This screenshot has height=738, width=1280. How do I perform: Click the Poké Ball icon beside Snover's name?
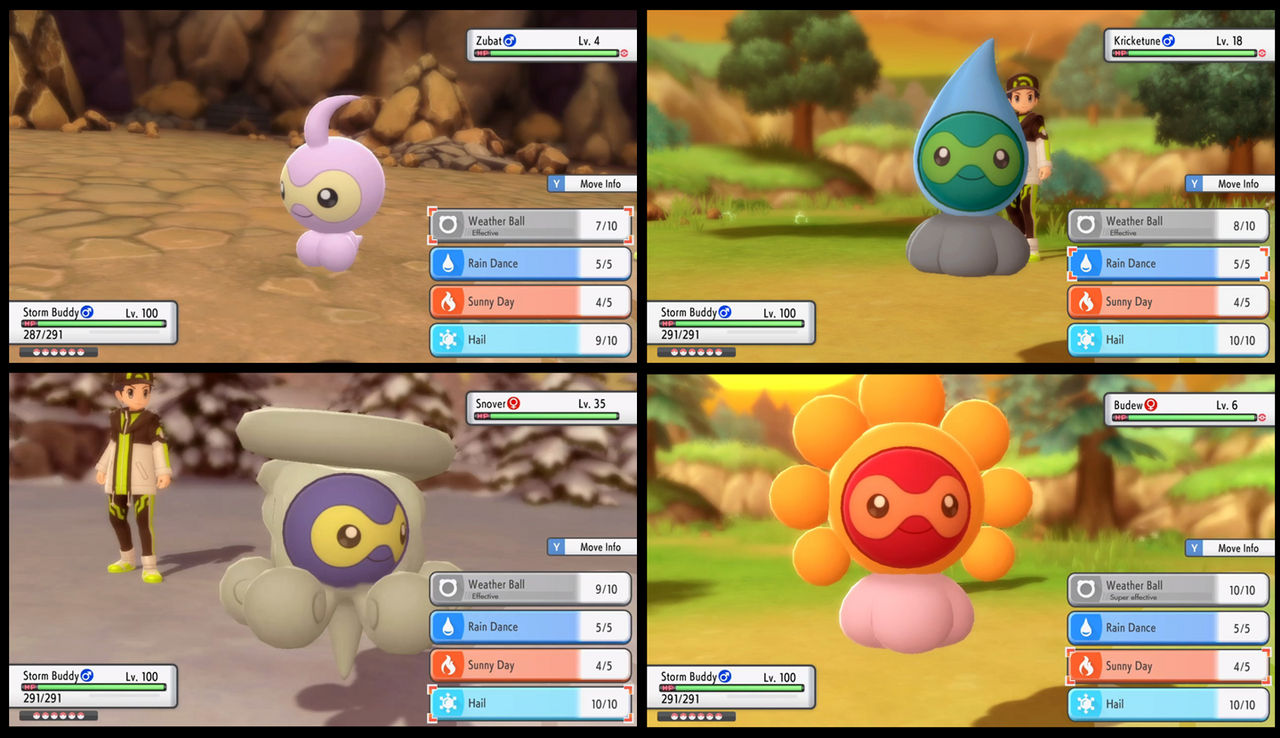513,405
